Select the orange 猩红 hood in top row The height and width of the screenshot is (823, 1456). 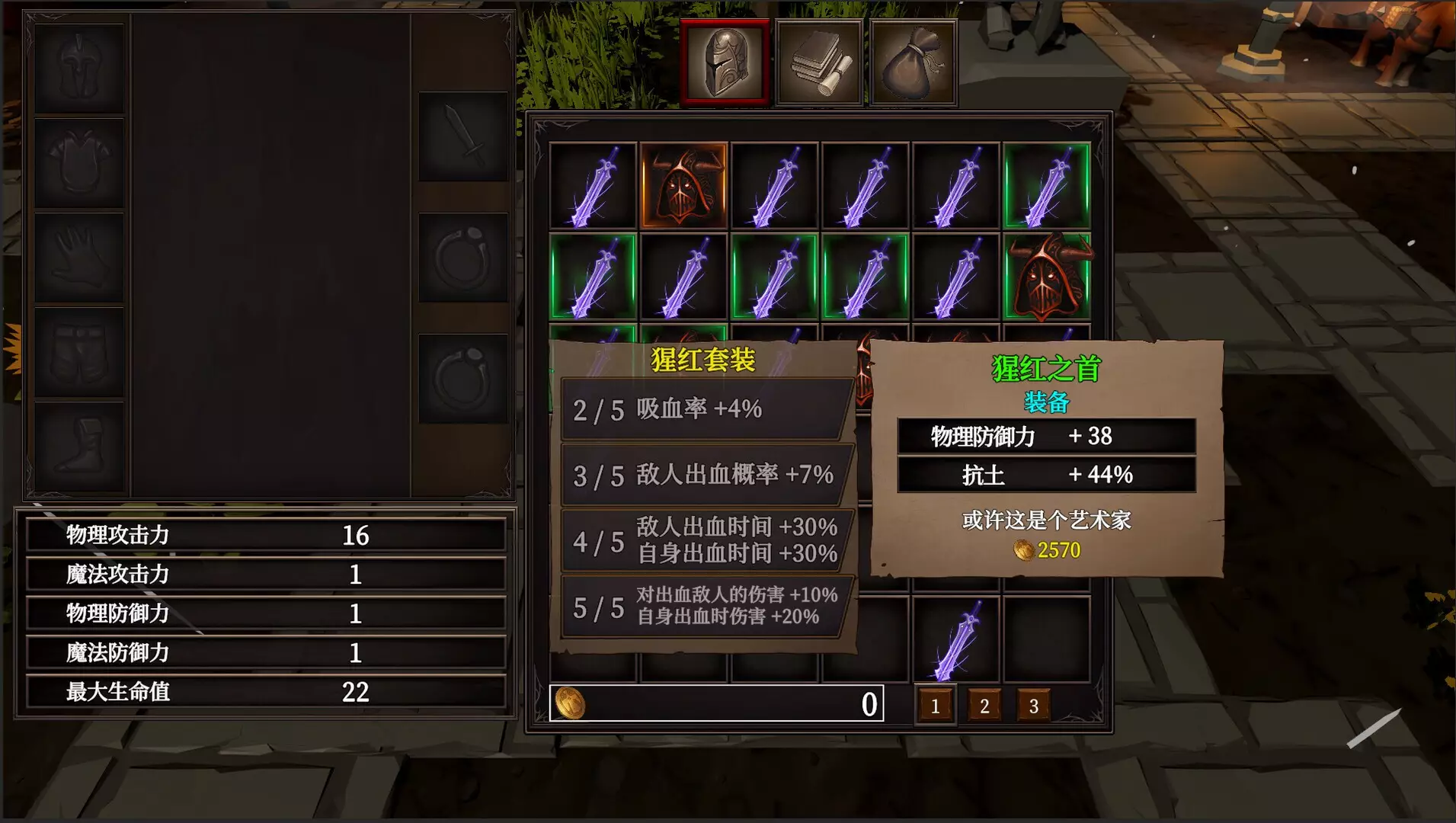click(x=684, y=185)
